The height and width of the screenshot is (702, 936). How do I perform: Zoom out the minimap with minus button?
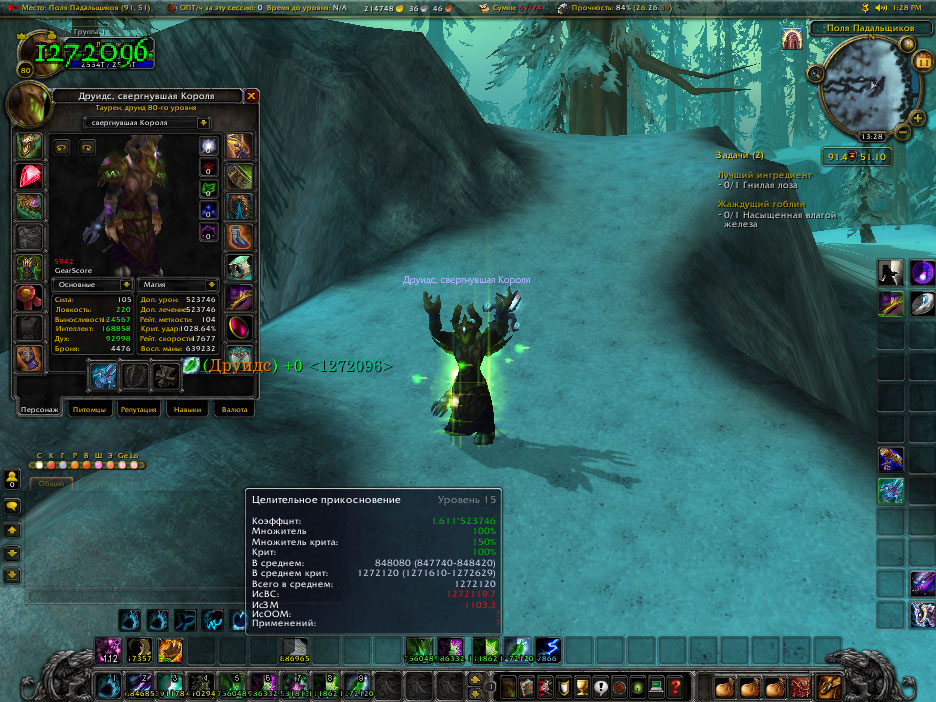pyautogui.click(x=903, y=131)
